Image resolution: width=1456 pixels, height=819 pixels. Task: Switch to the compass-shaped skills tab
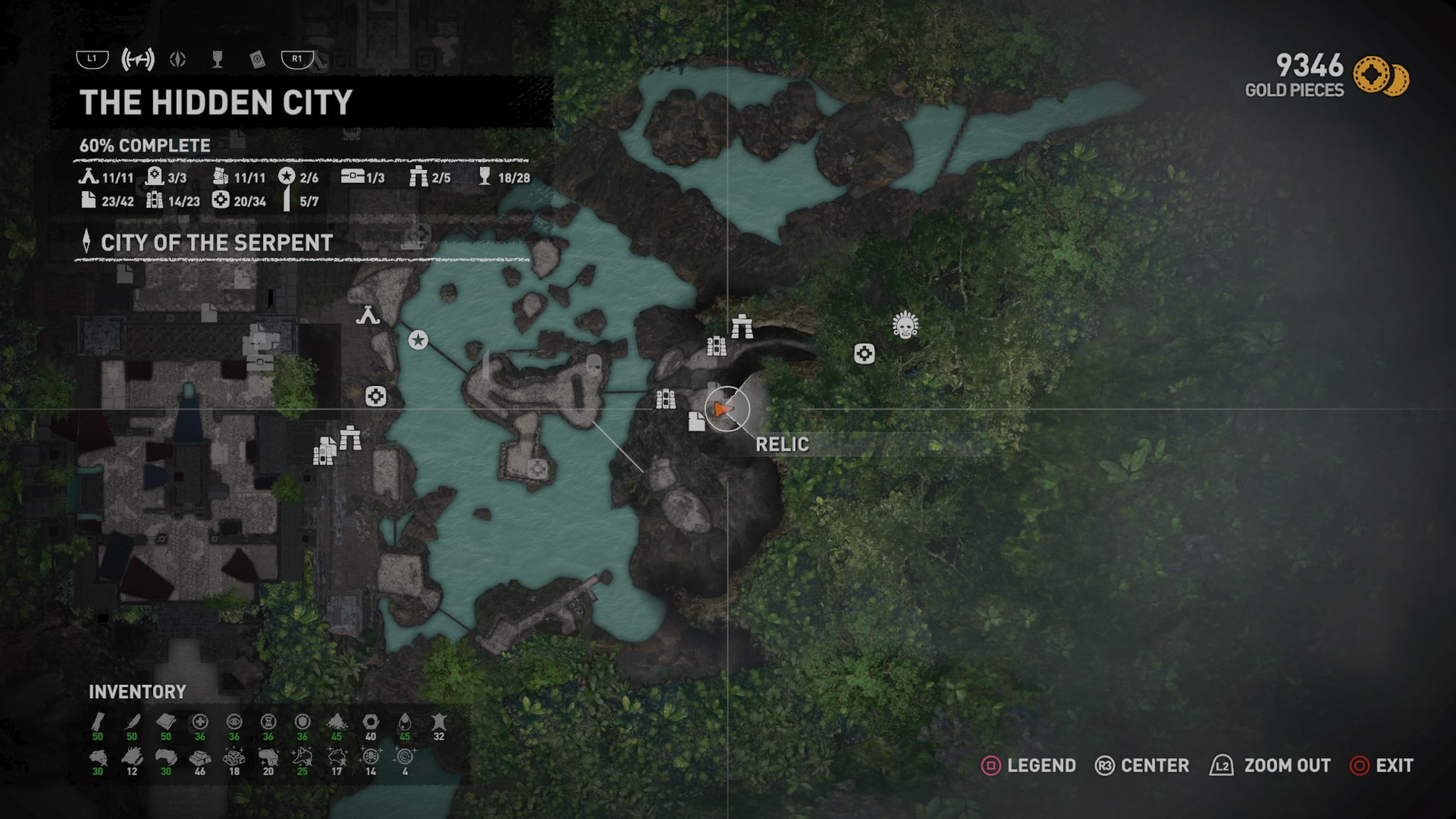point(178,59)
